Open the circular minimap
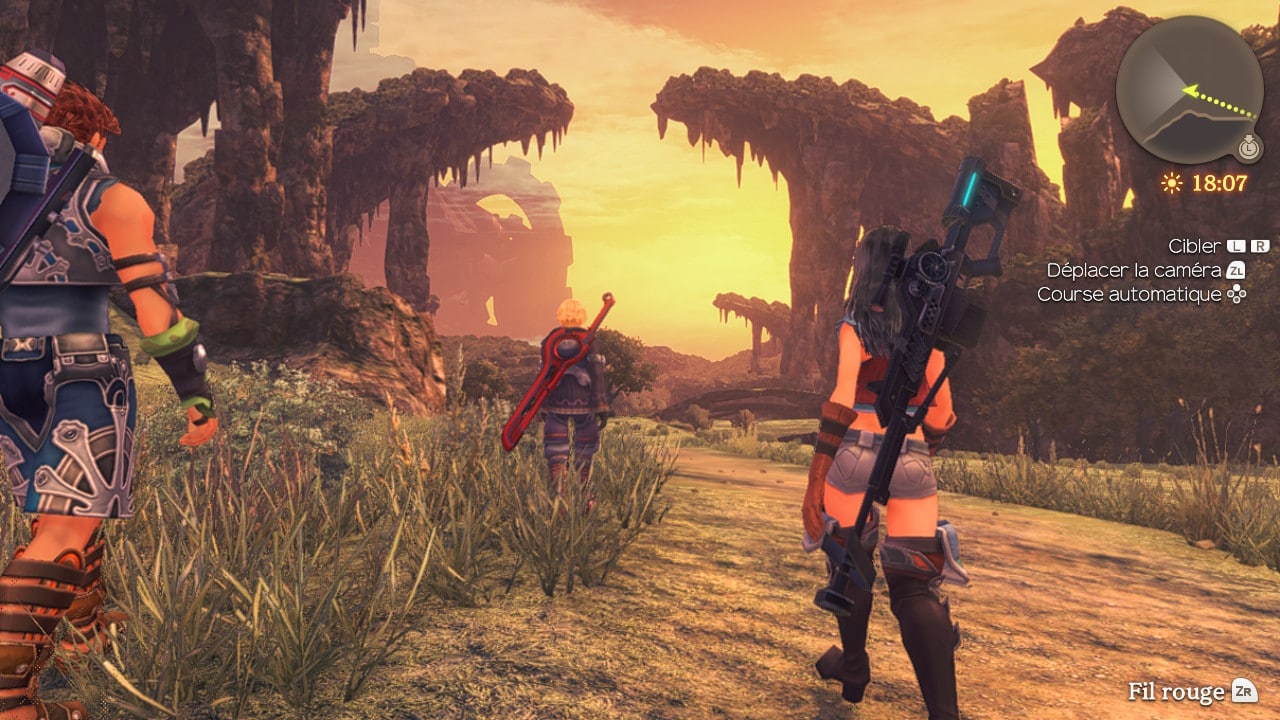 click(x=1188, y=89)
